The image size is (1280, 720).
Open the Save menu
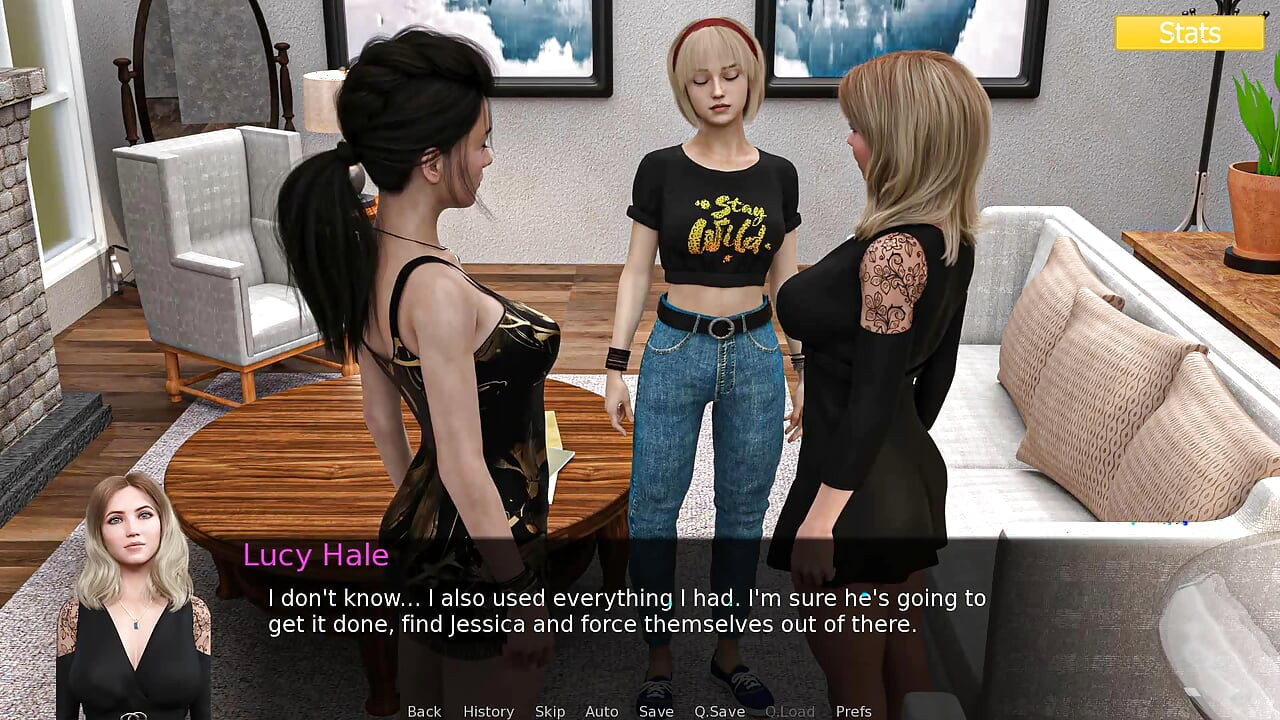(x=656, y=711)
